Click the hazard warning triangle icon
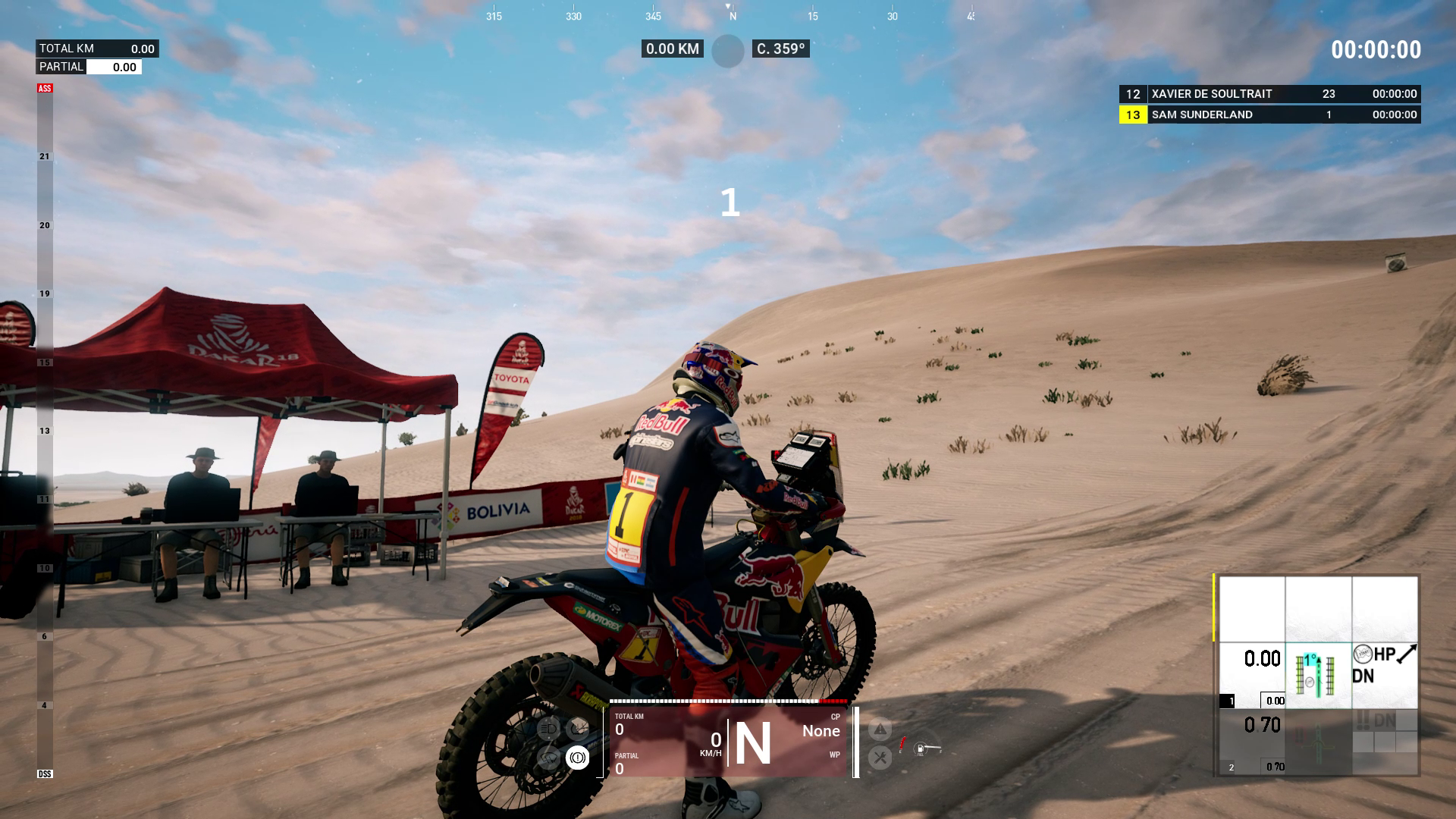This screenshot has height=819, width=1456. click(880, 730)
